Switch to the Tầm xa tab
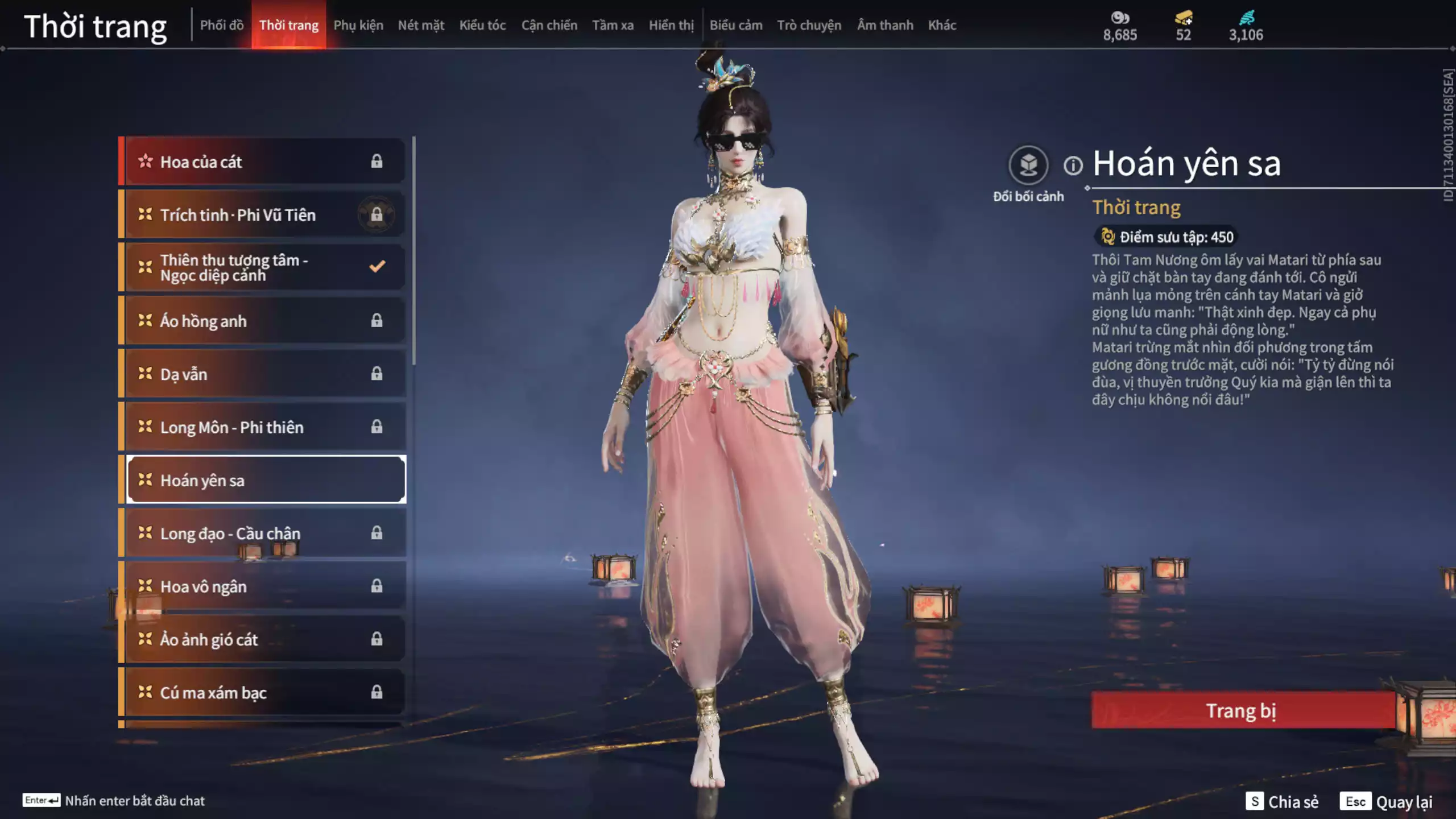 613,25
